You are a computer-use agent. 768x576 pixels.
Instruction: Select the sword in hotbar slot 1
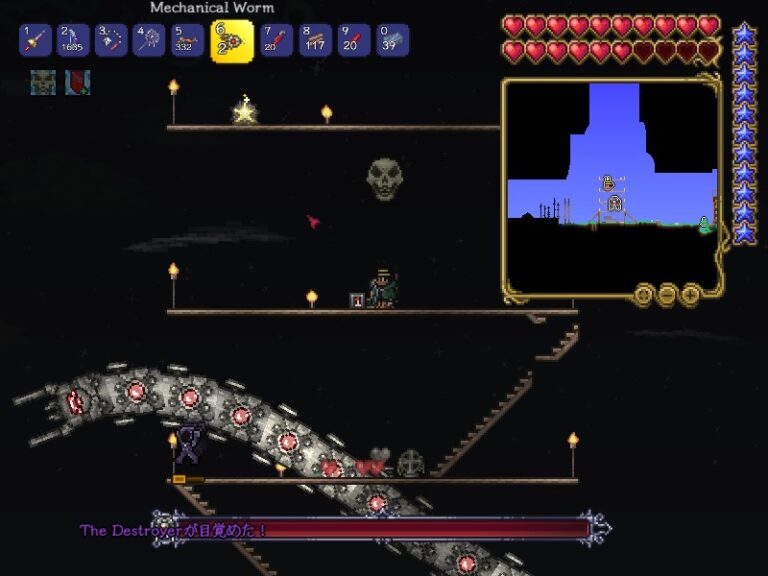pyautogui.click(x=35, y=40)
